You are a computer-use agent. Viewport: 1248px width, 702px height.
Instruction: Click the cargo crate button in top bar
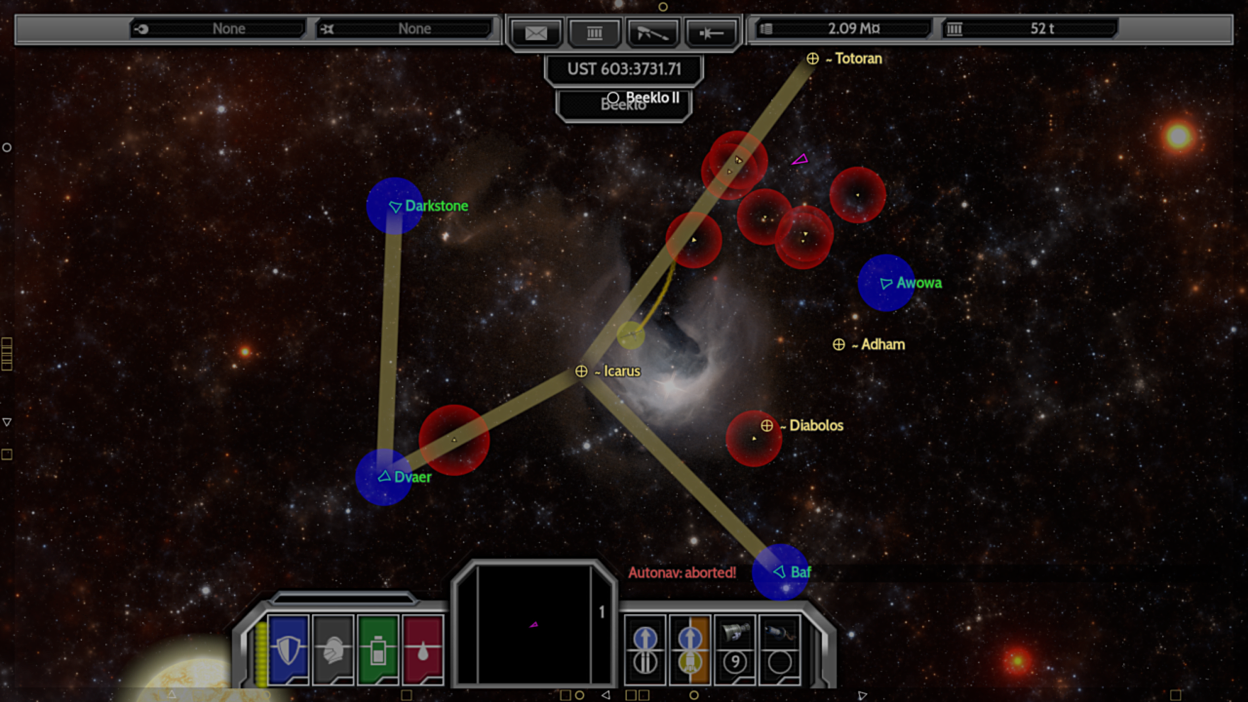594,33
